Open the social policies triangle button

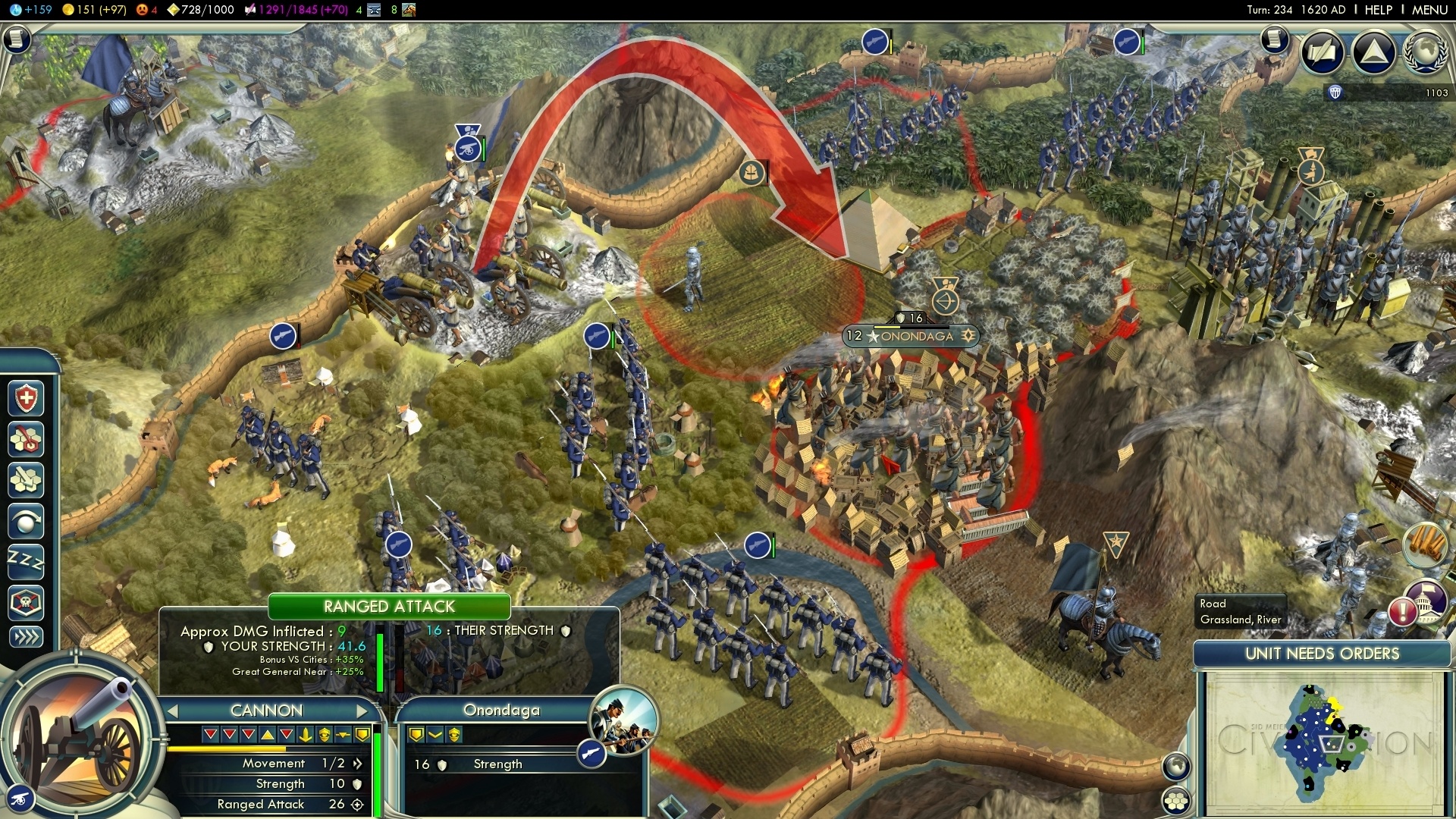1373,52
